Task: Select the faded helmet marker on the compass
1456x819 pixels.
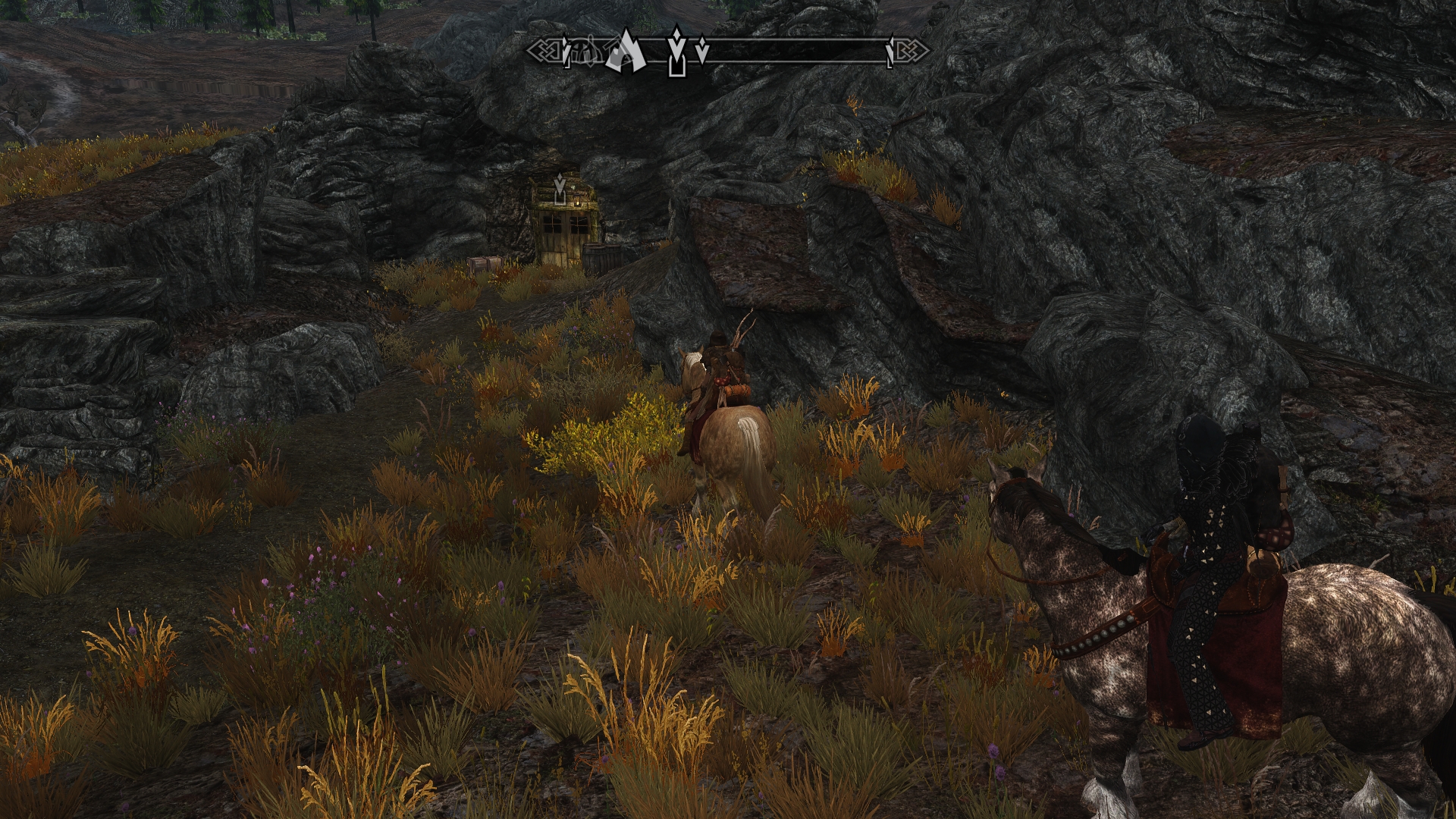Action: (x=585, y=52)
